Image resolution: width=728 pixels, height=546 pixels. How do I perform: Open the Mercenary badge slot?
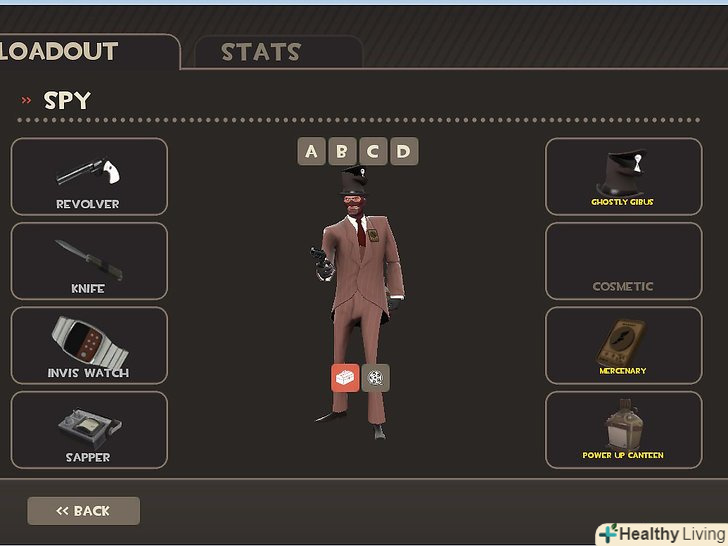point(623,345)
